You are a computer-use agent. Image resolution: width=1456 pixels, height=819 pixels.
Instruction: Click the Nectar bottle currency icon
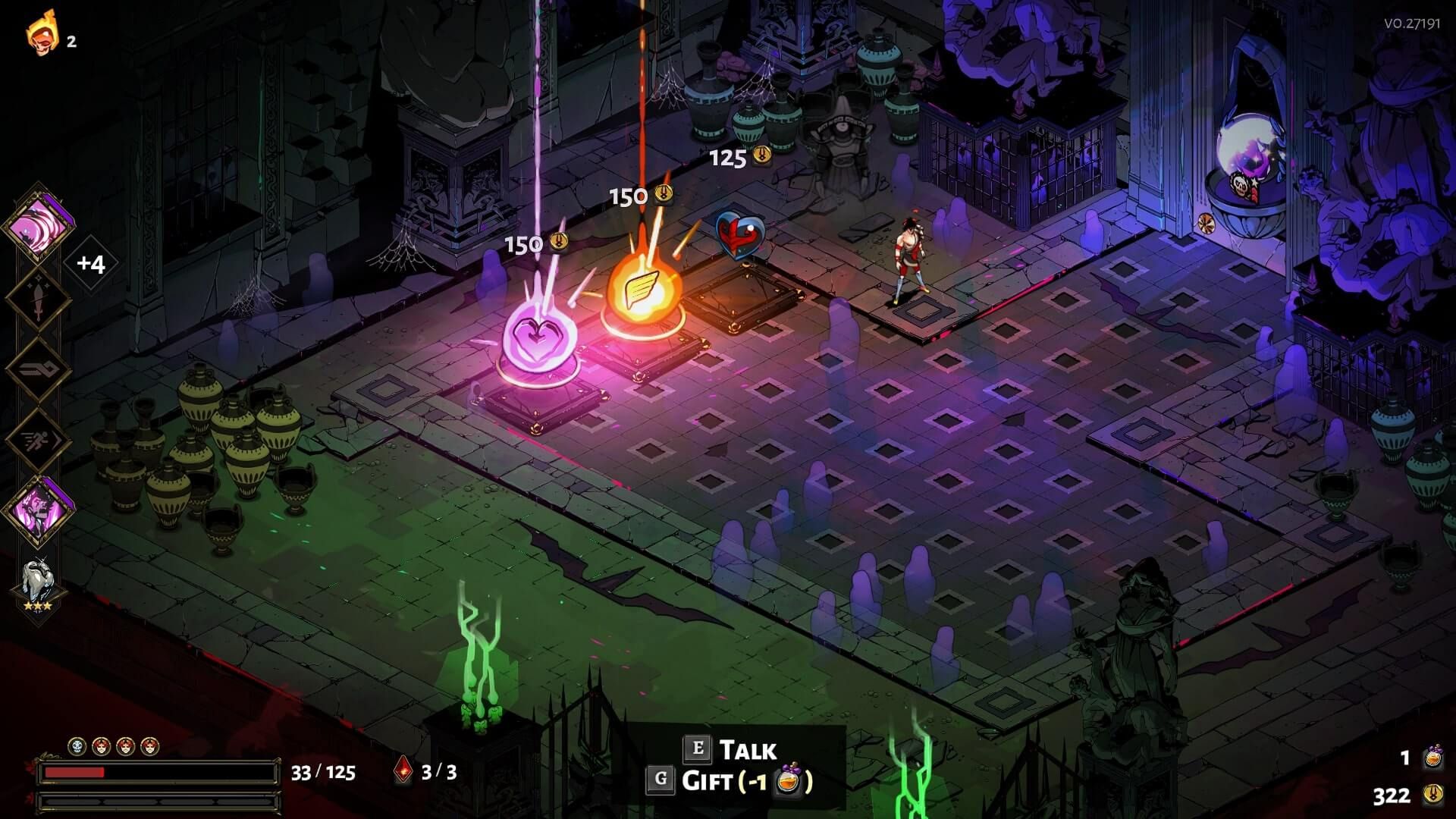point(1432,758)
